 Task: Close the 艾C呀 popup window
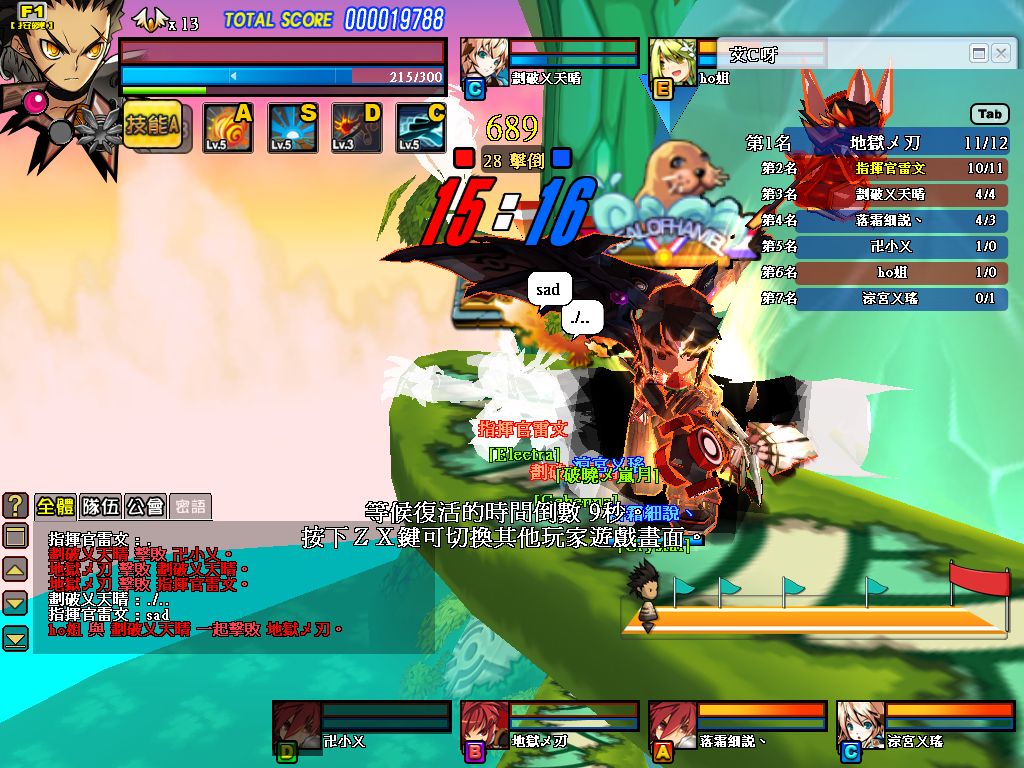1000,53
